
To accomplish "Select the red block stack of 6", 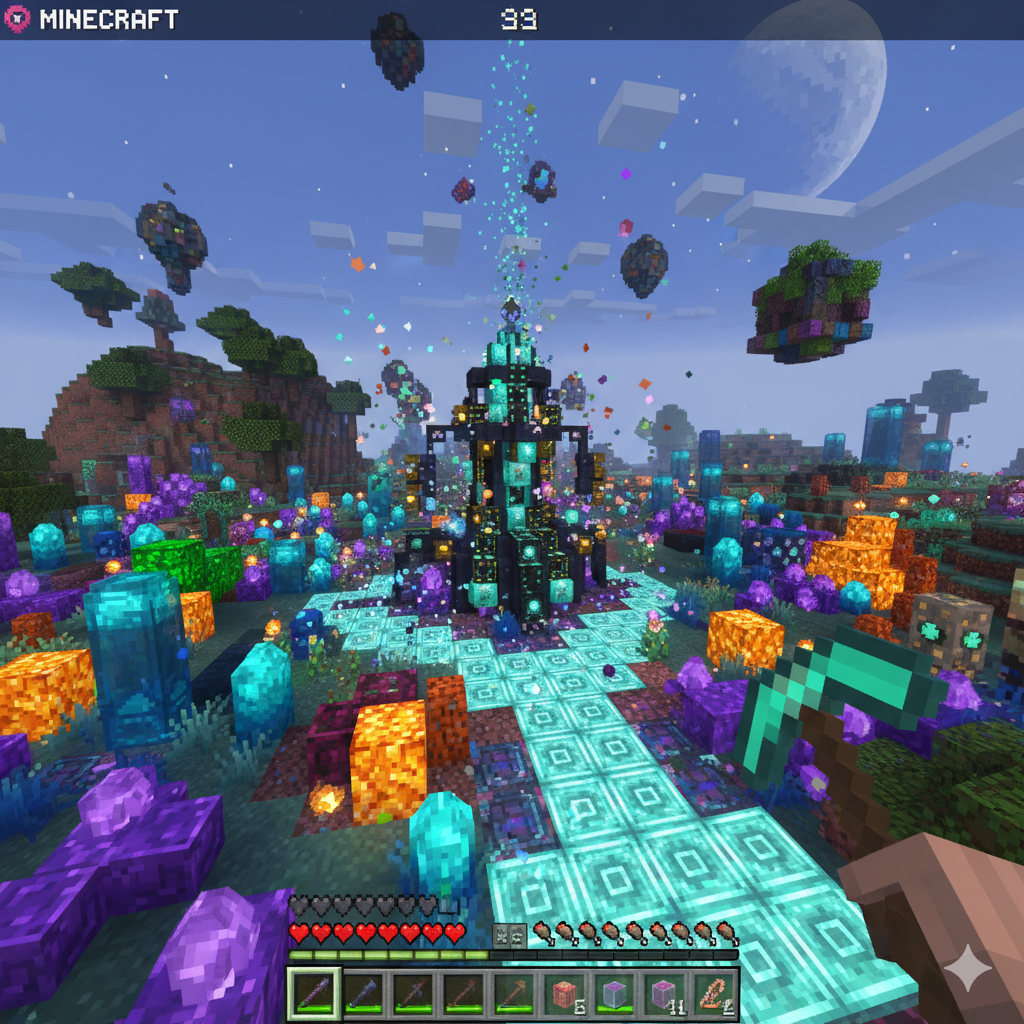I will pos(563,994).
